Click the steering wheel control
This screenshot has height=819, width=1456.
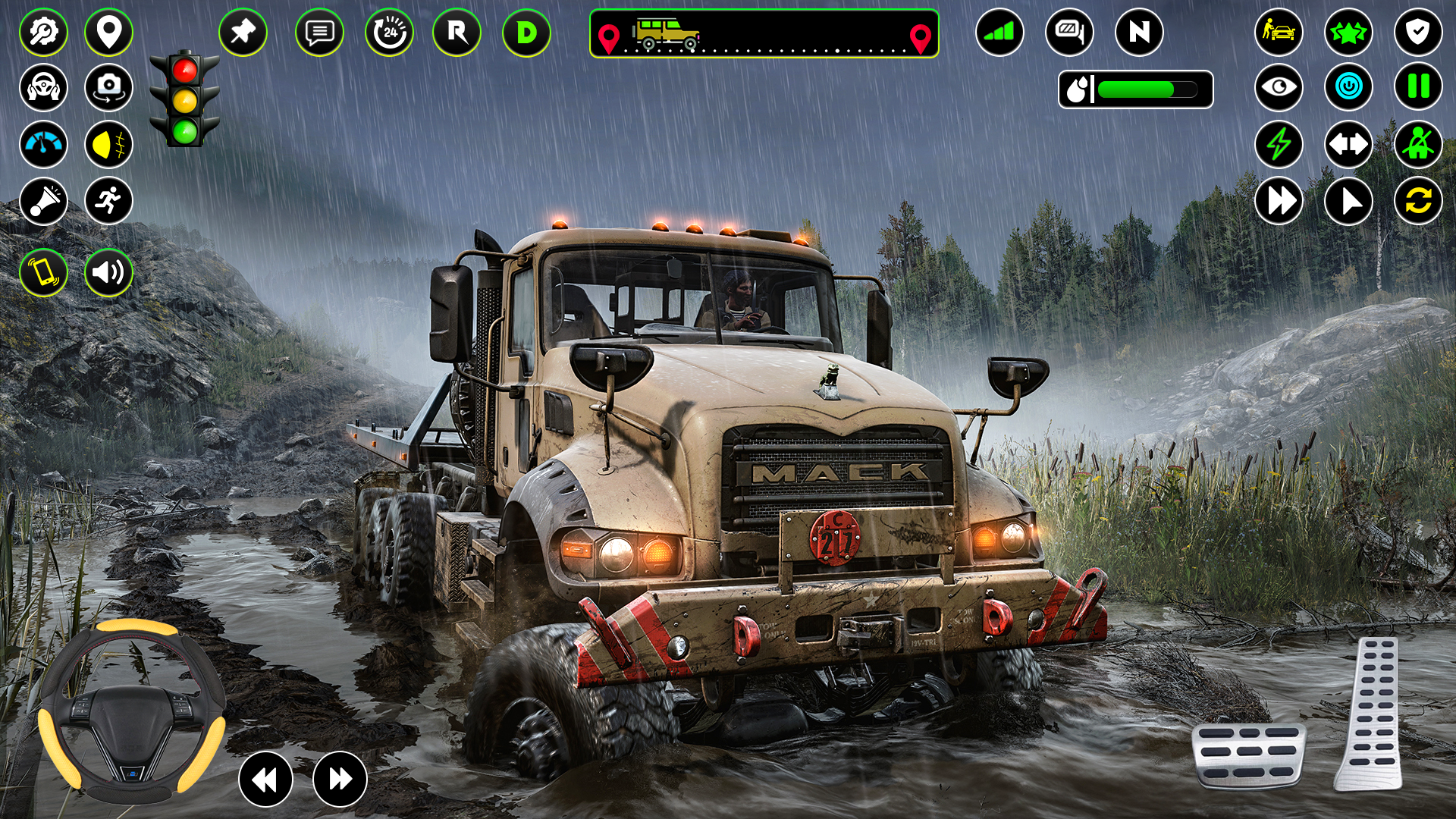[x=131, y=711]
